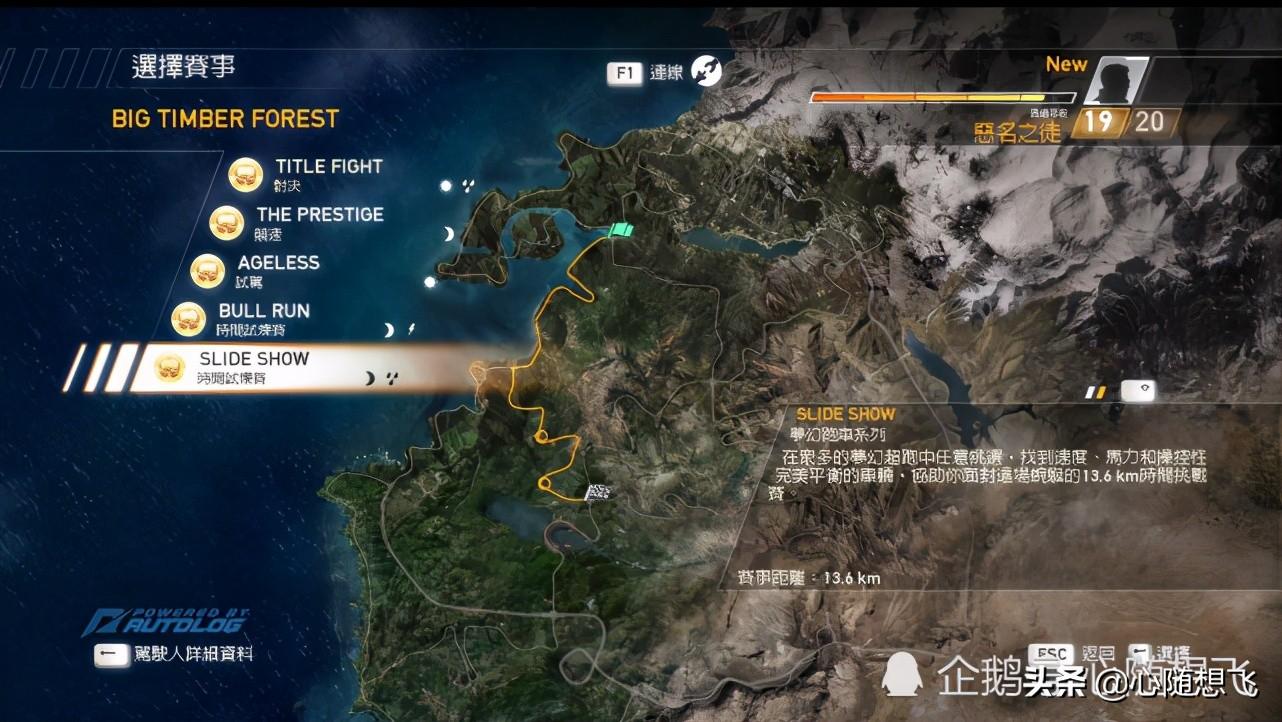
Task: Choose THE PRESTIGE race event
Action: pos(319,215)
